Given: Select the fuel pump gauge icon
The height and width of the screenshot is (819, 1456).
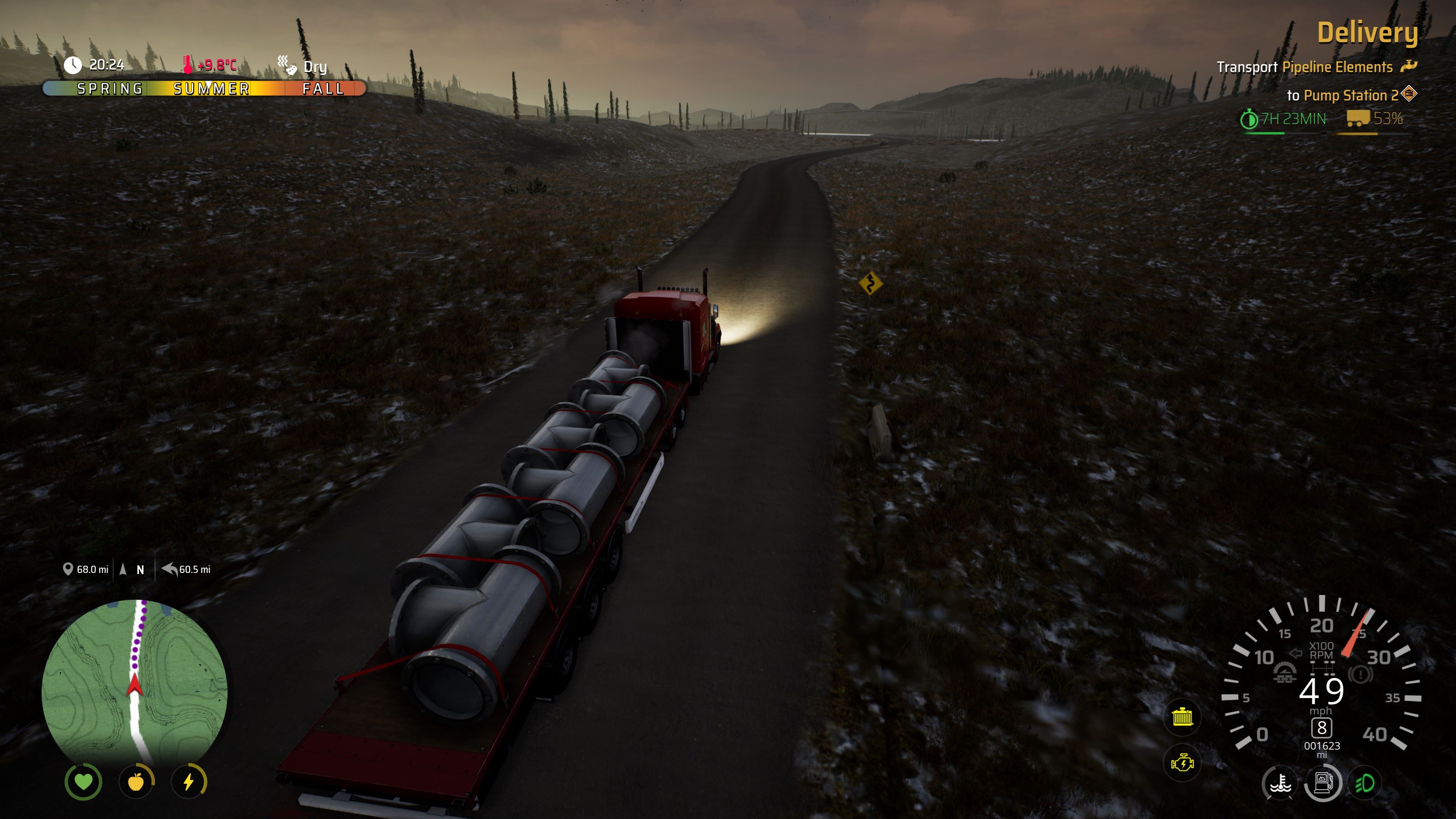Looking at the screenshot, I should (x=1323, y=783).
